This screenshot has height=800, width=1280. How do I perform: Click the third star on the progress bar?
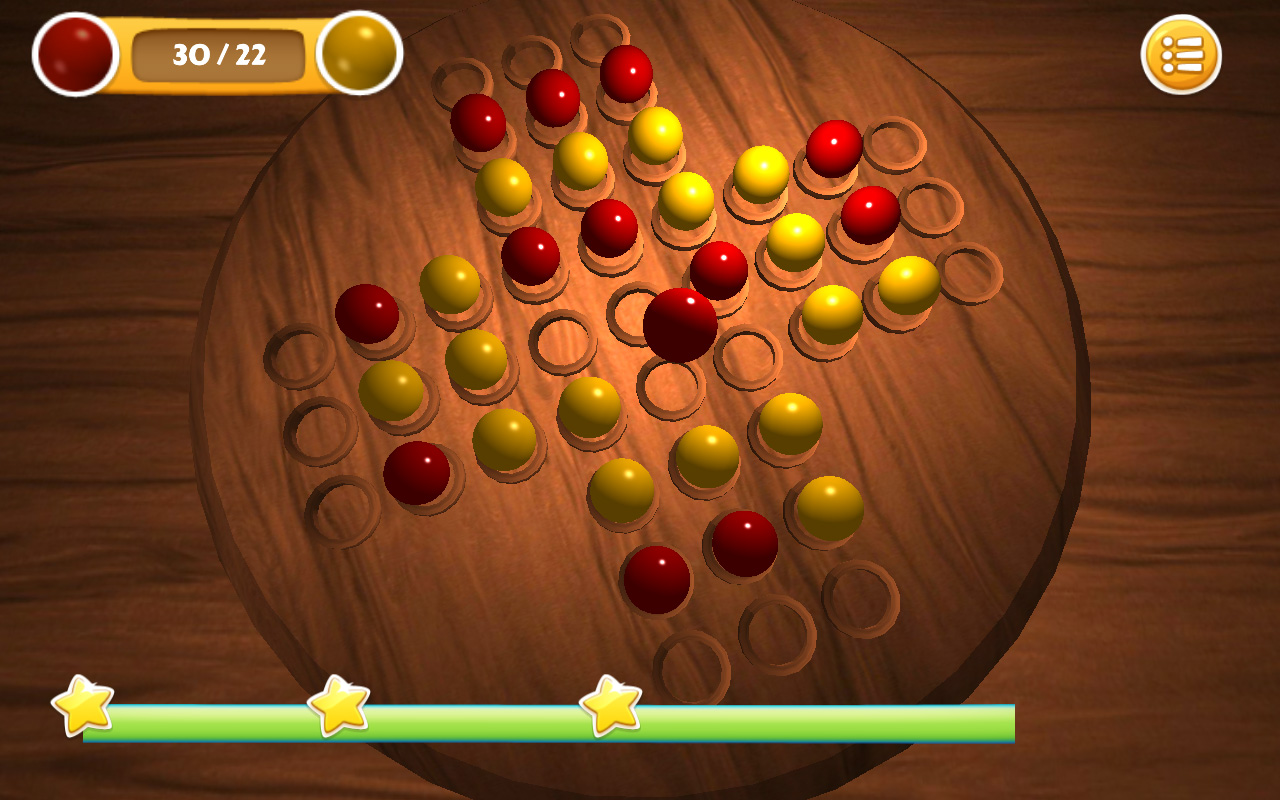click(611, 708)
